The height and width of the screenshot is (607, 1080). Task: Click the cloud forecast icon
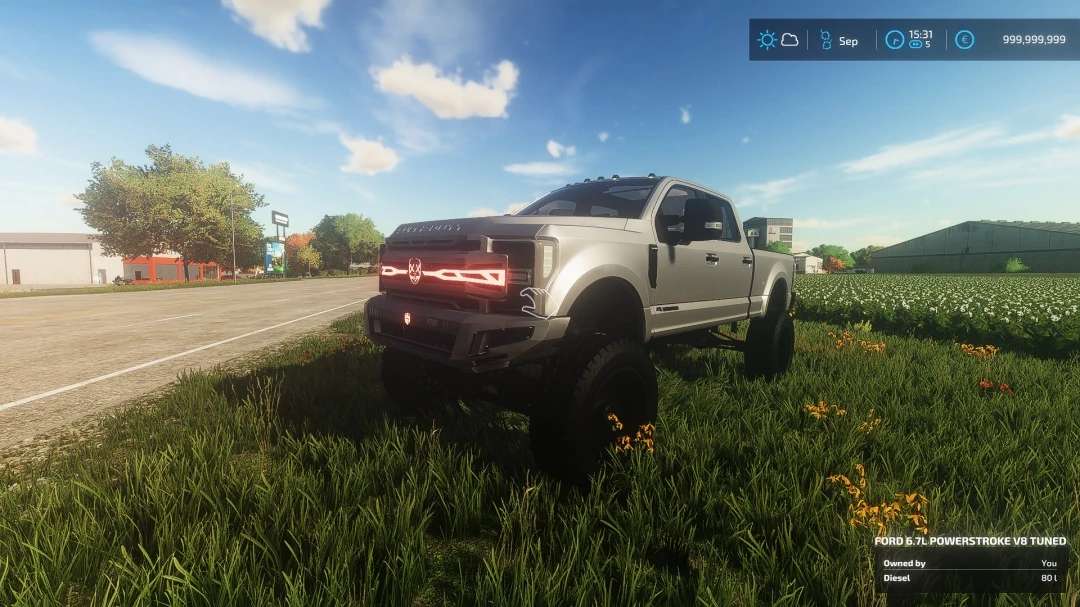790,40
